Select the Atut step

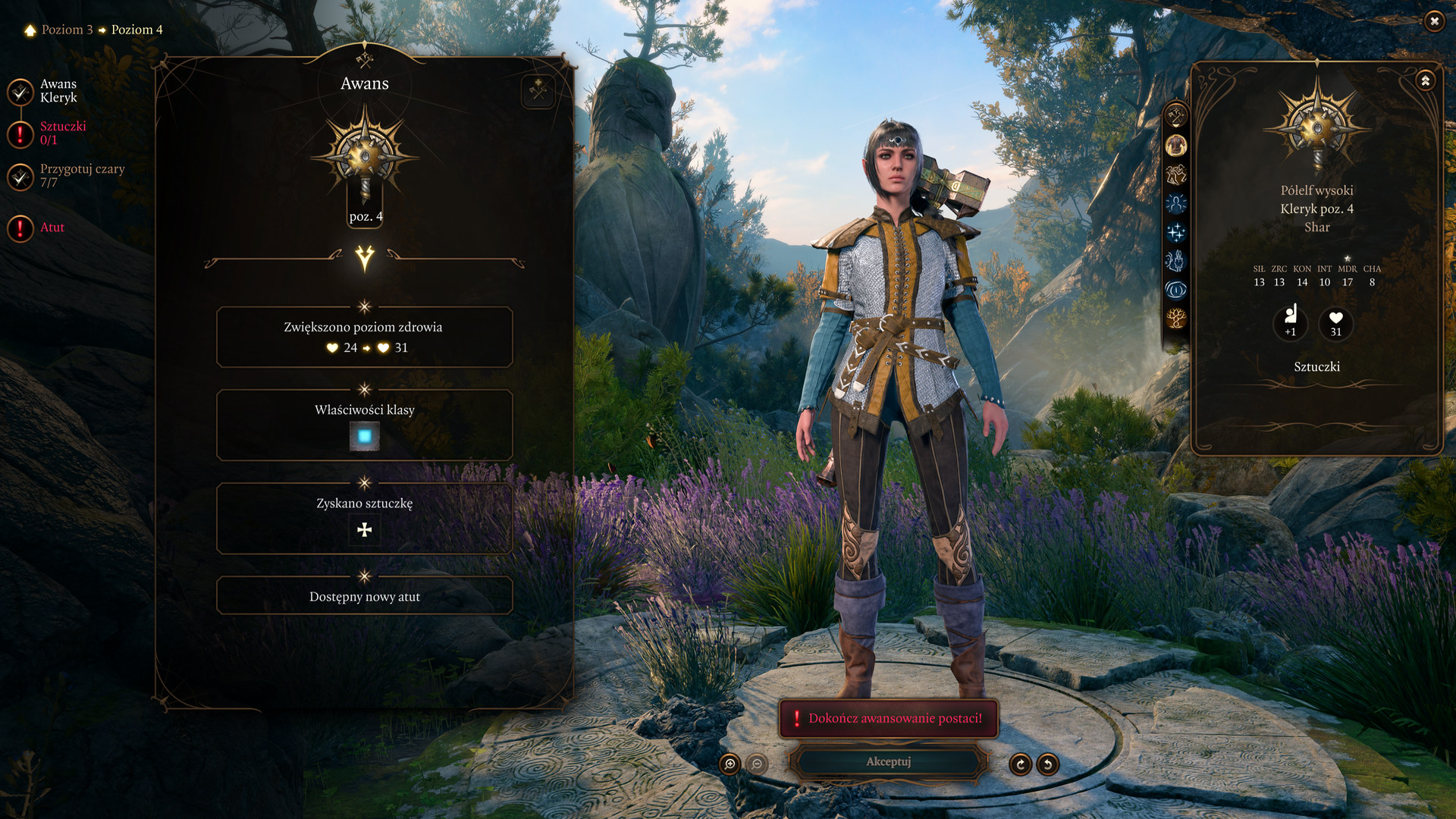(52, 227)
